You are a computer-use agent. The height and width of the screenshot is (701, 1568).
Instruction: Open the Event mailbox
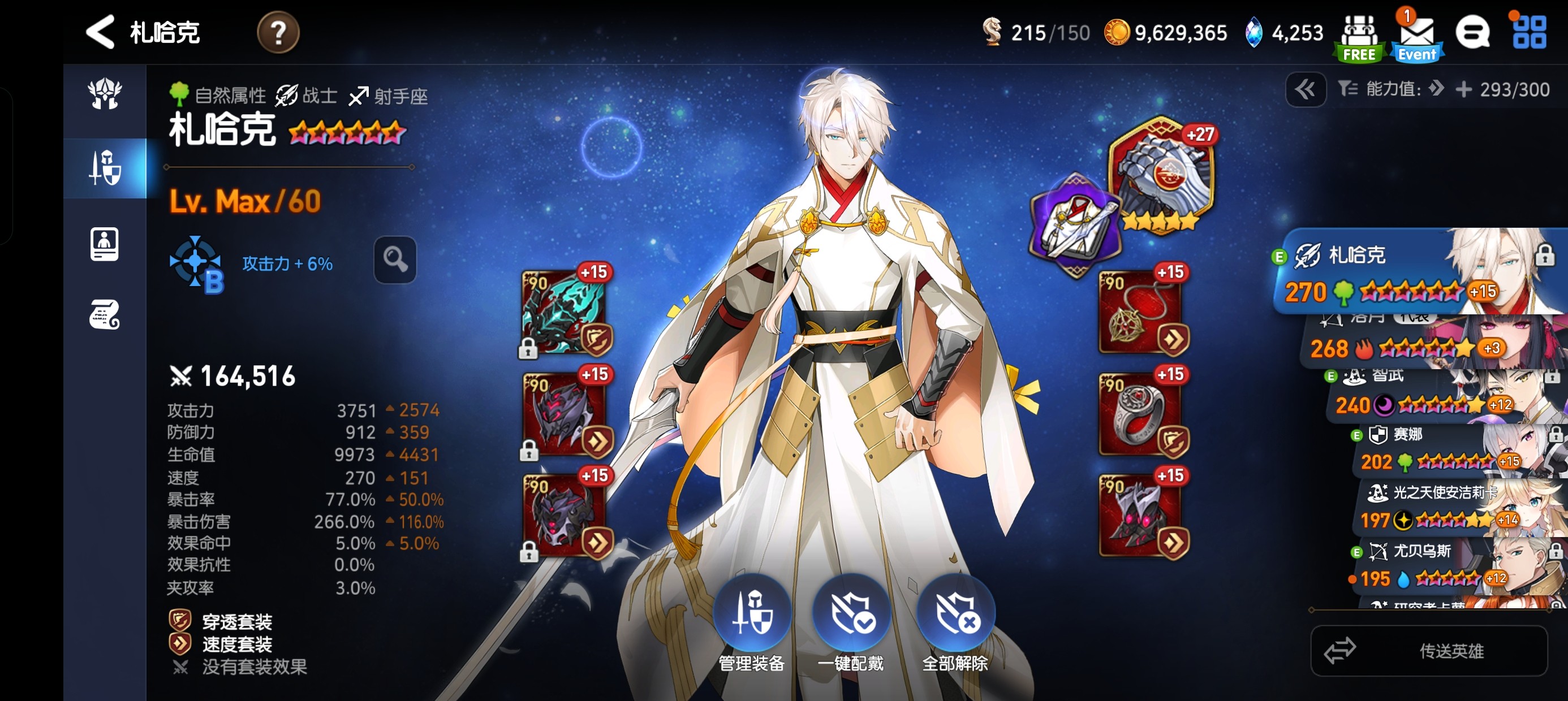click(x=1417, y=38)
